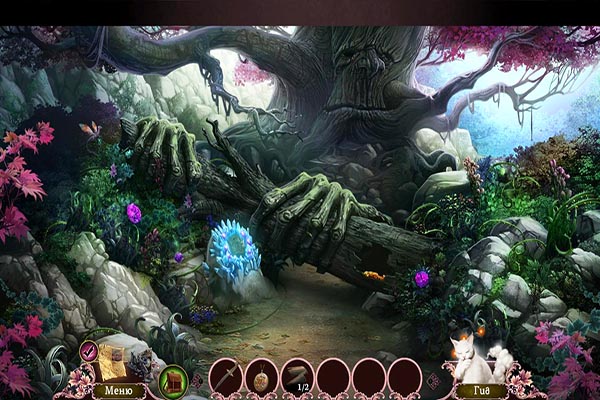This screenshot has width=600, height=400.
Task: Select the dagger inventory slot
Action: (225, 375)
